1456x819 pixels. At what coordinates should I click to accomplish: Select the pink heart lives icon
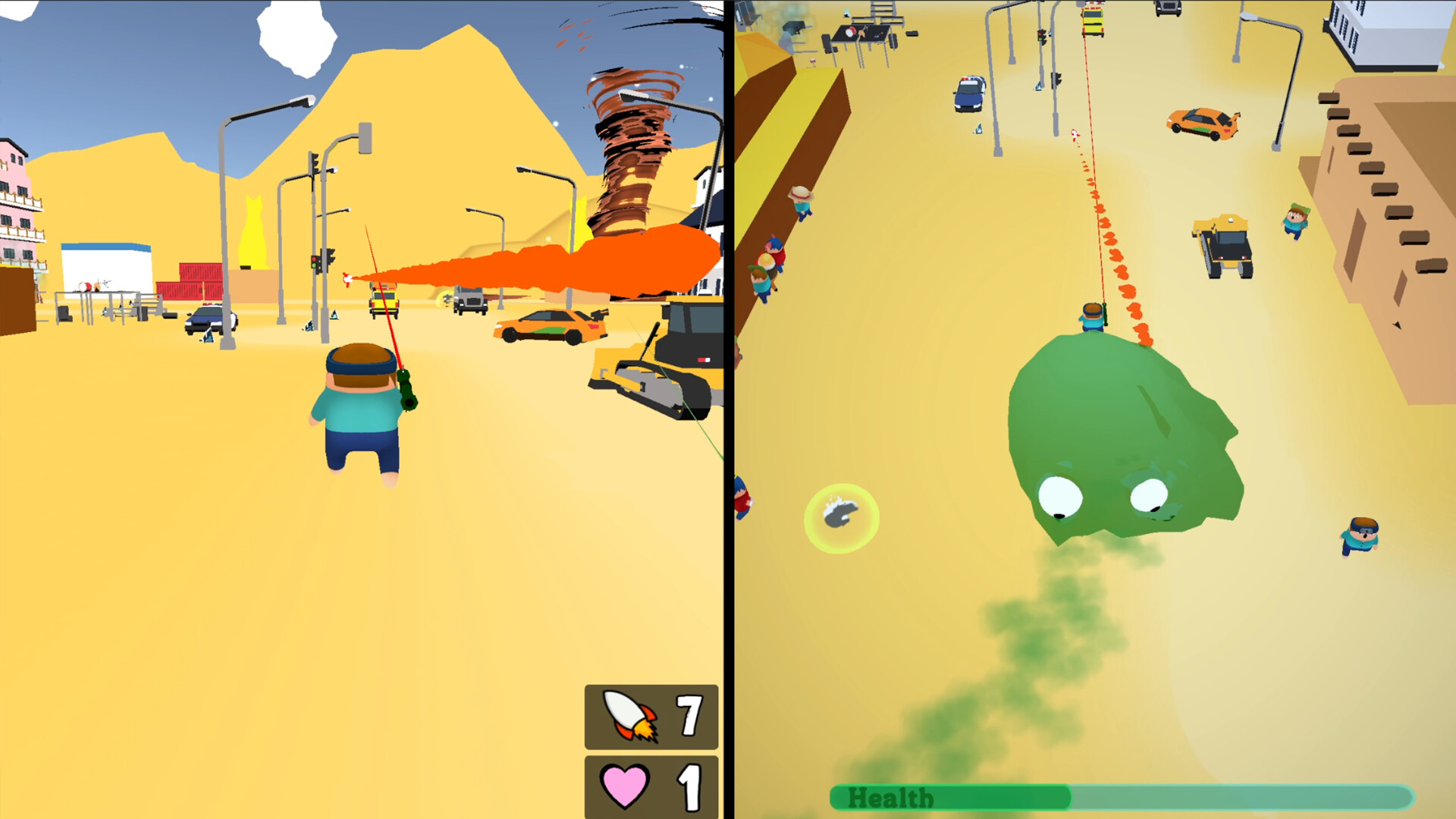625,785
